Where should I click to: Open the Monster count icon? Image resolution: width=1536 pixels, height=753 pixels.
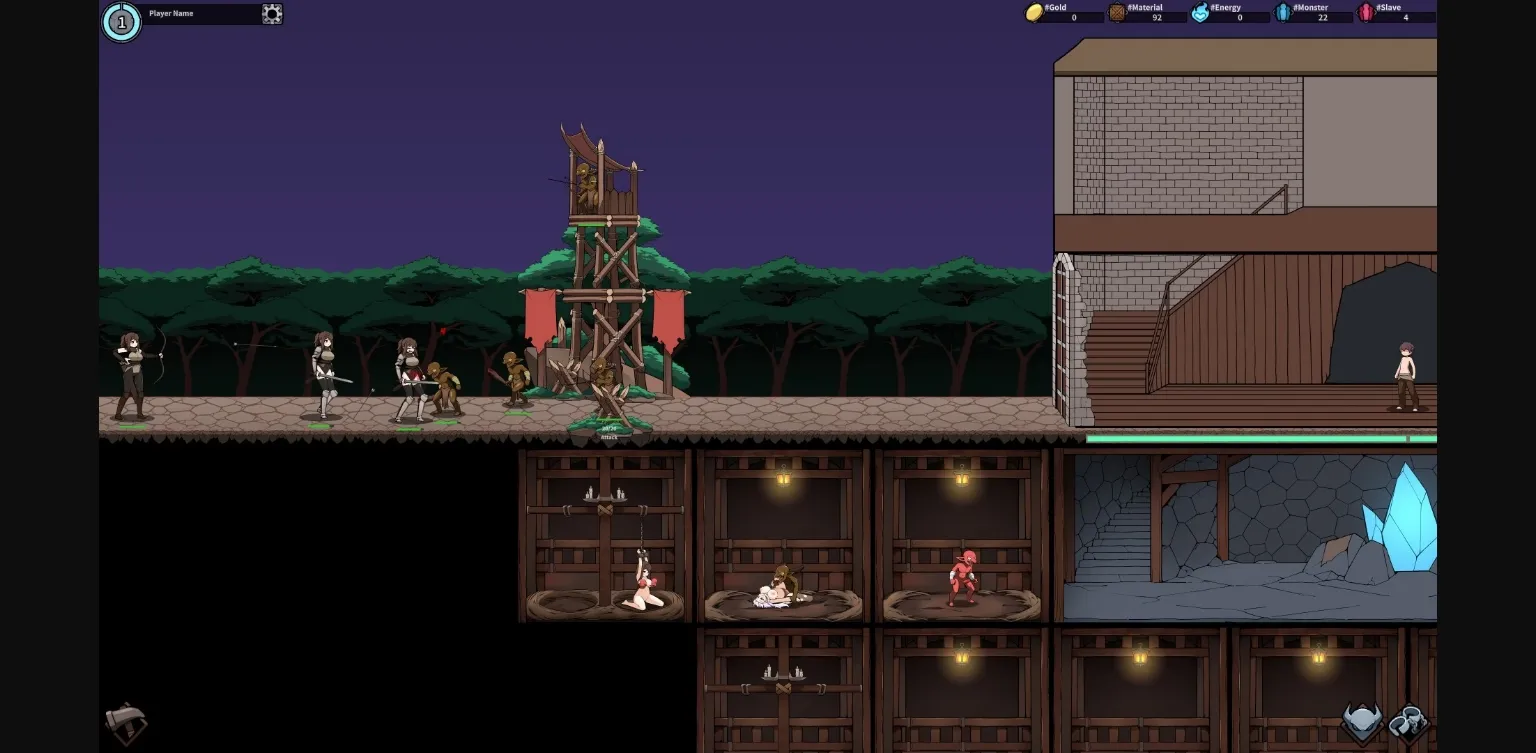(1284, 12)
